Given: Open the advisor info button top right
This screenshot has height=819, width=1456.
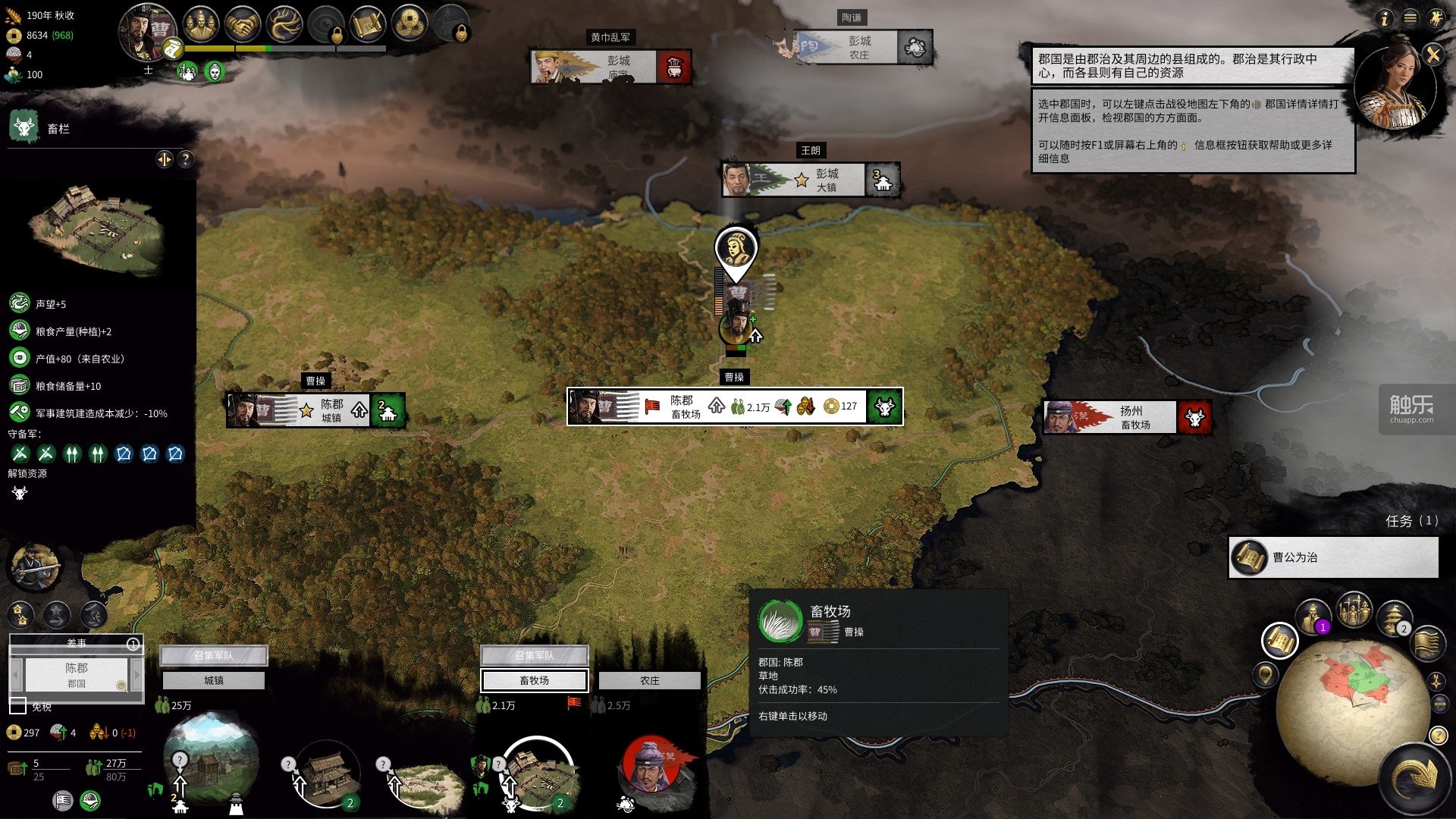Looking at the screenshot, I should [x=1385, y=18].
